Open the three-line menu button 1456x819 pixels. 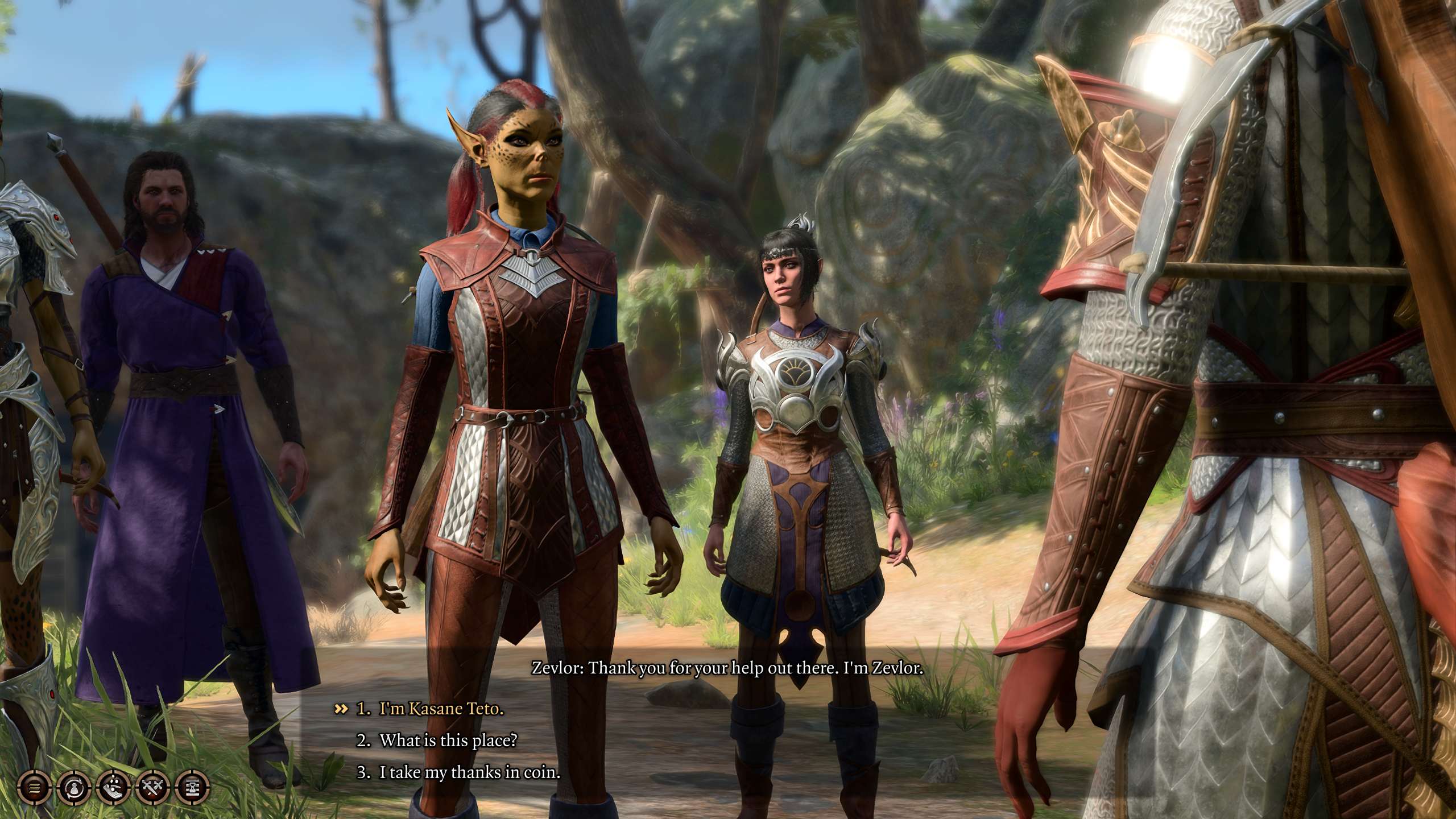pos(35,788)
